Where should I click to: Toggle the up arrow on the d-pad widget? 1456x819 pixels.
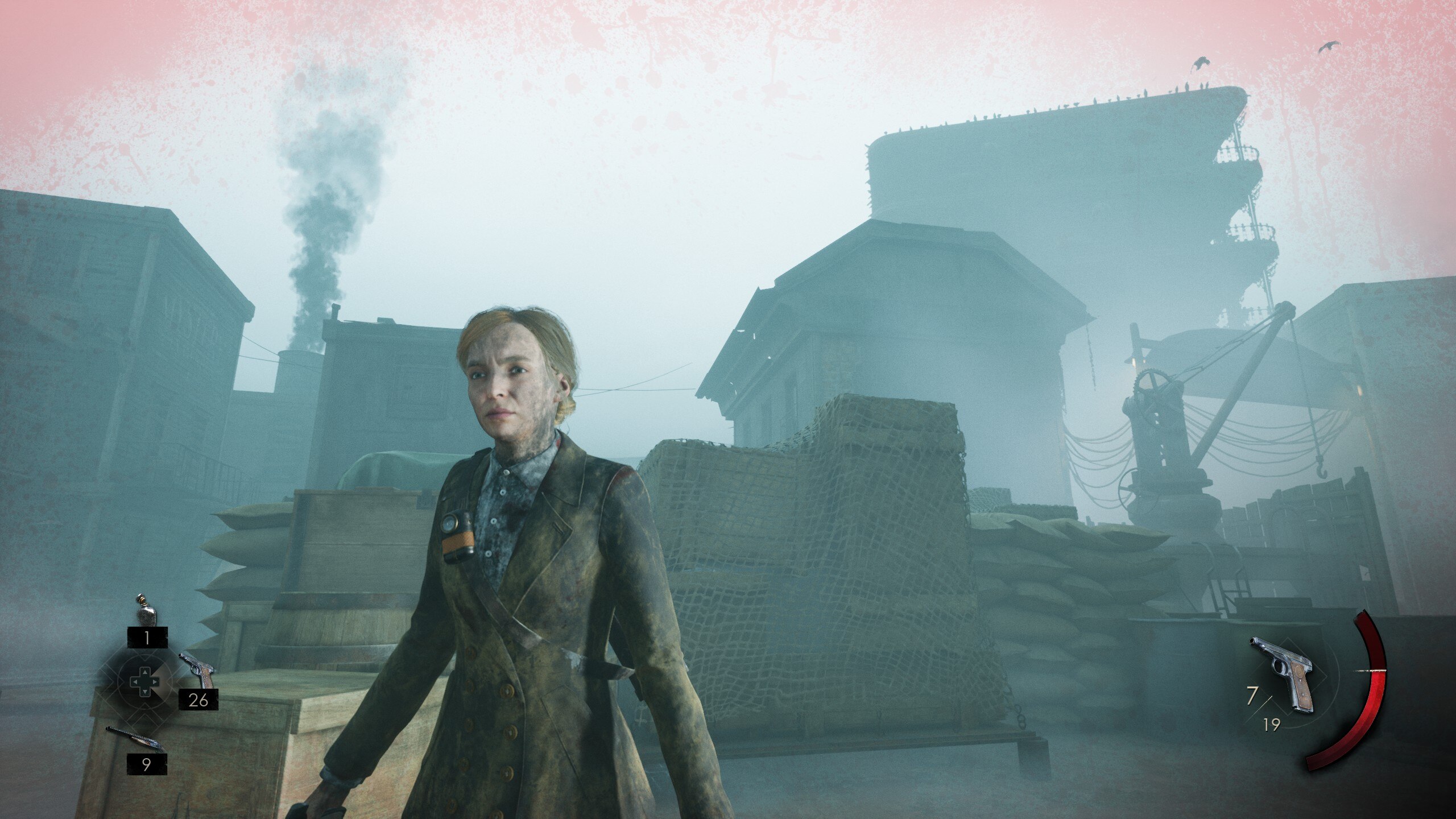[x=145, y=672]
